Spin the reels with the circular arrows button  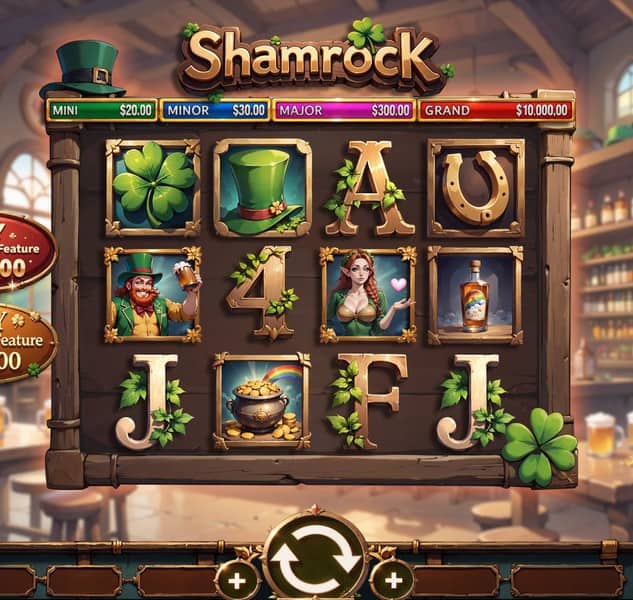(x=315, y=559)
